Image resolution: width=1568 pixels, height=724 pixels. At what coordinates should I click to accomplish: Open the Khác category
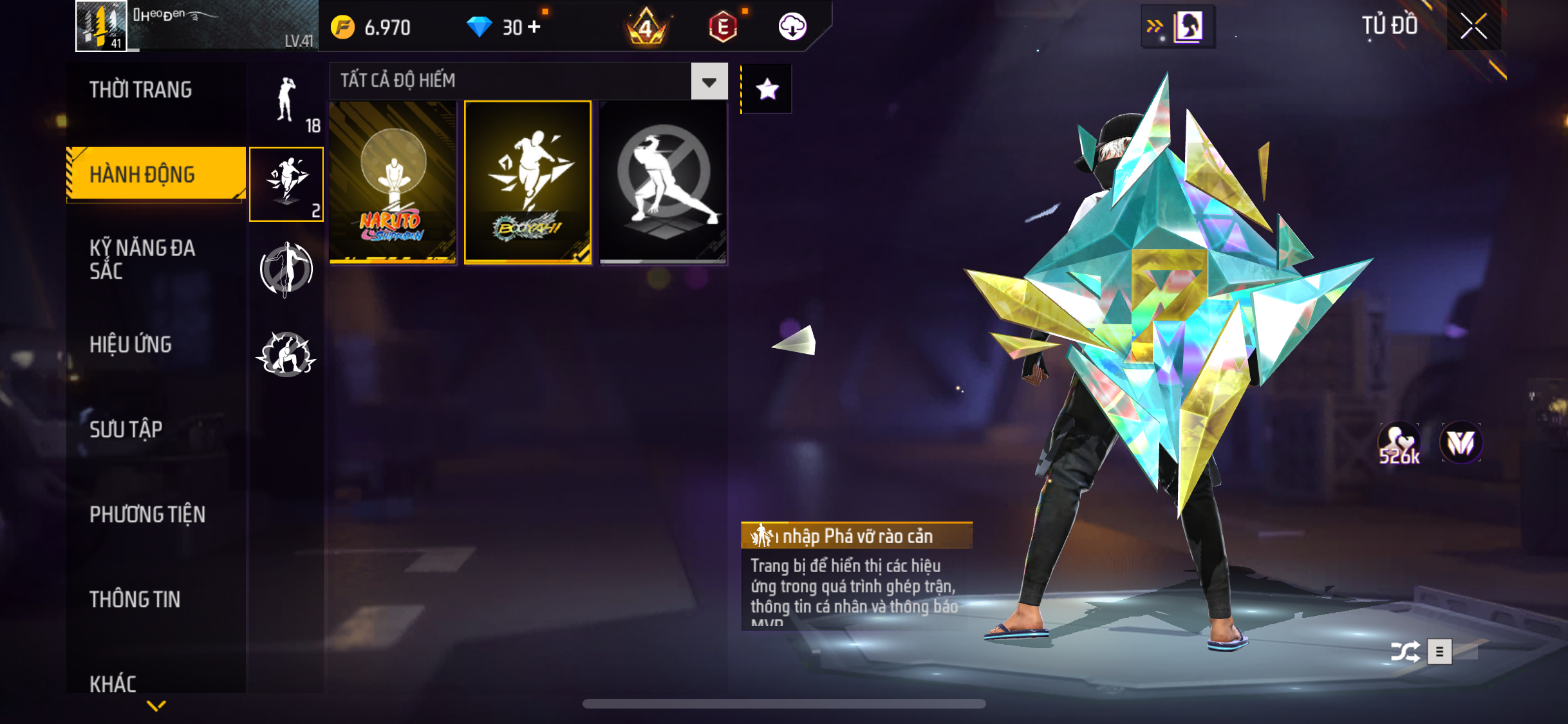pyautogui.click(x=113, y=683)
